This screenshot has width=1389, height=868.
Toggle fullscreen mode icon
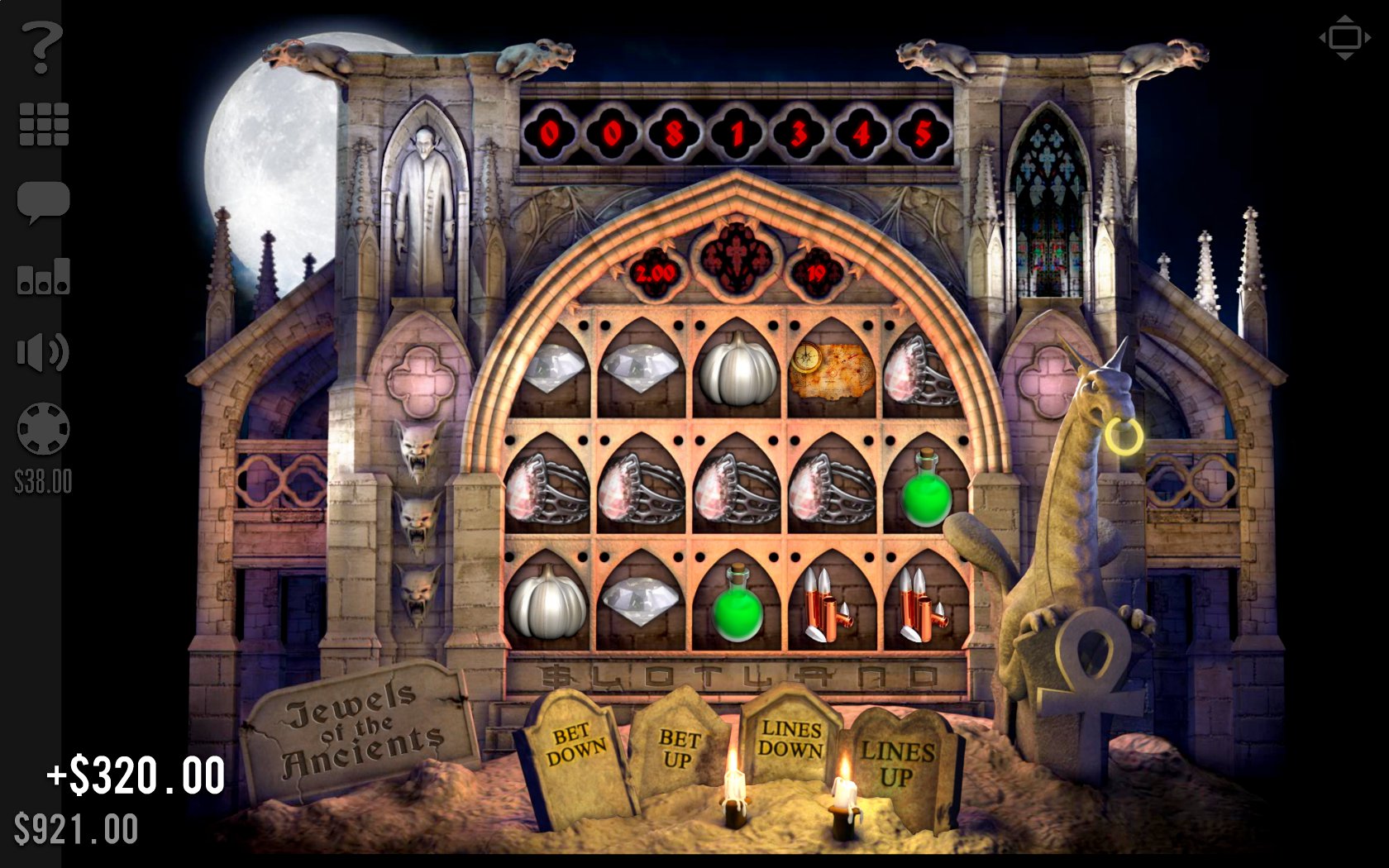point(1344,38)
